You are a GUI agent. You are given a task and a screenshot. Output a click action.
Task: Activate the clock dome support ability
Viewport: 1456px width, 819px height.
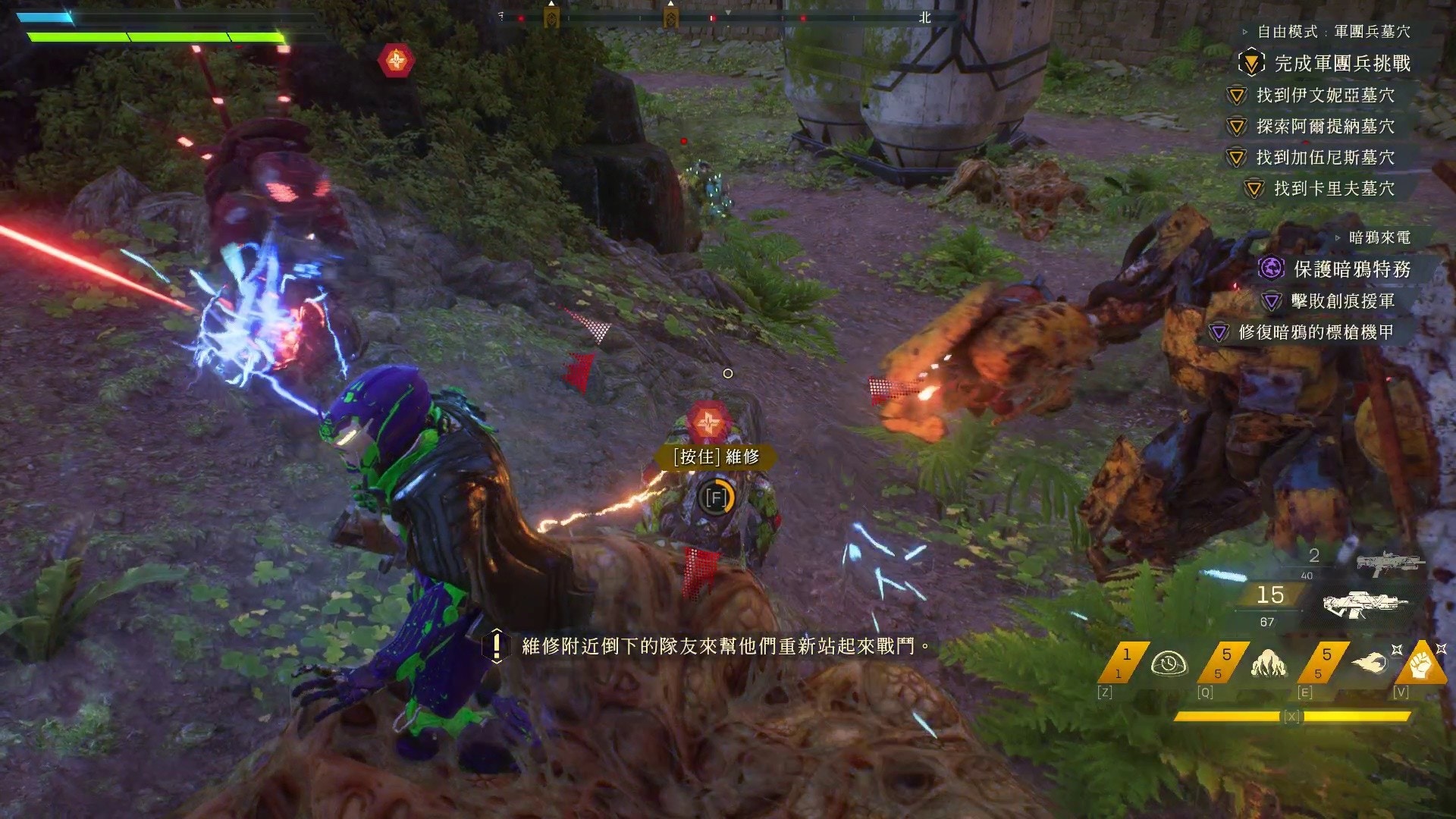(1169, 664)
